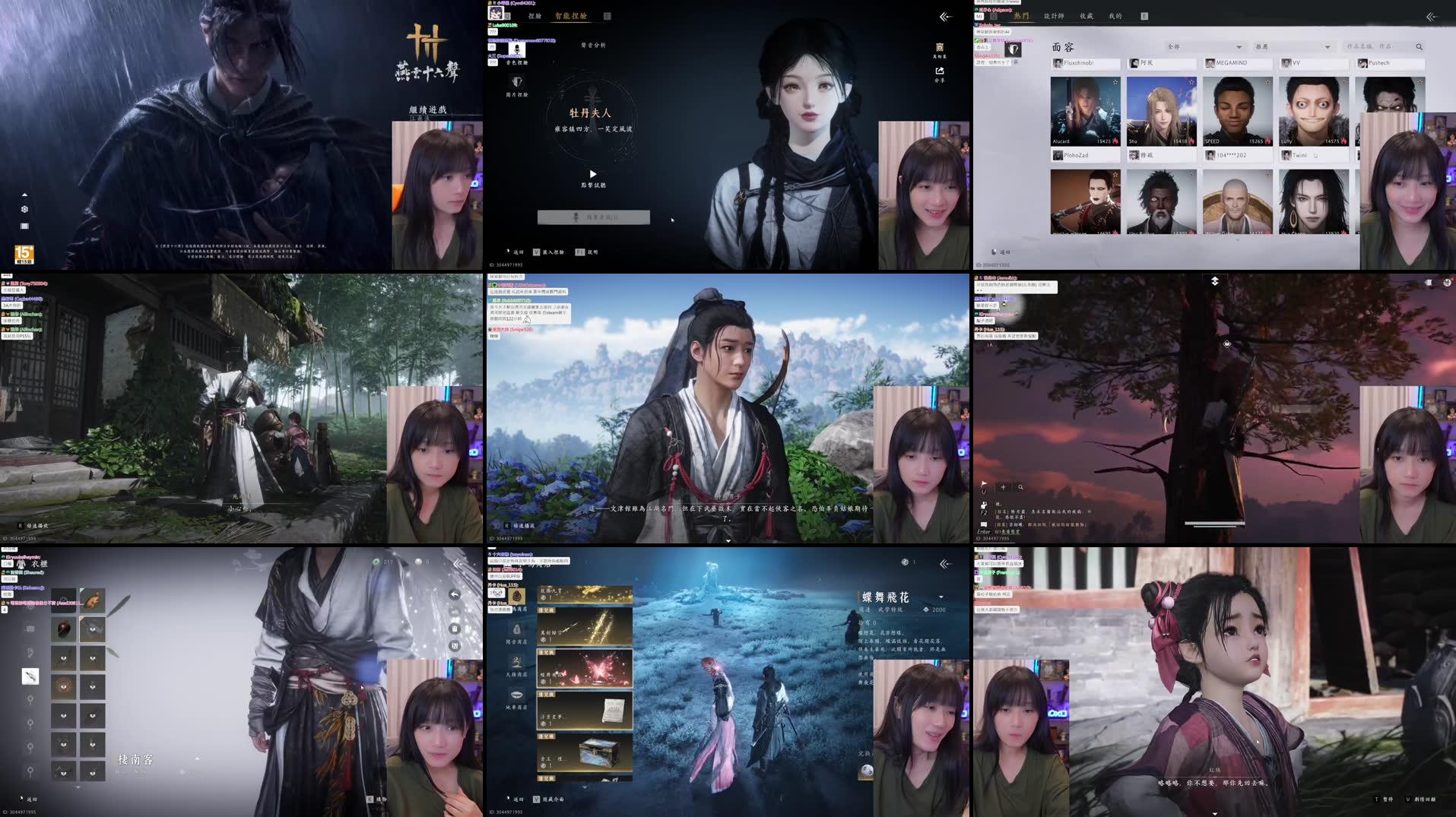Screen dimensions: 1456x817
Task: Open the 閒音商店 shop from the sidebar
Action: coord(516,630)
